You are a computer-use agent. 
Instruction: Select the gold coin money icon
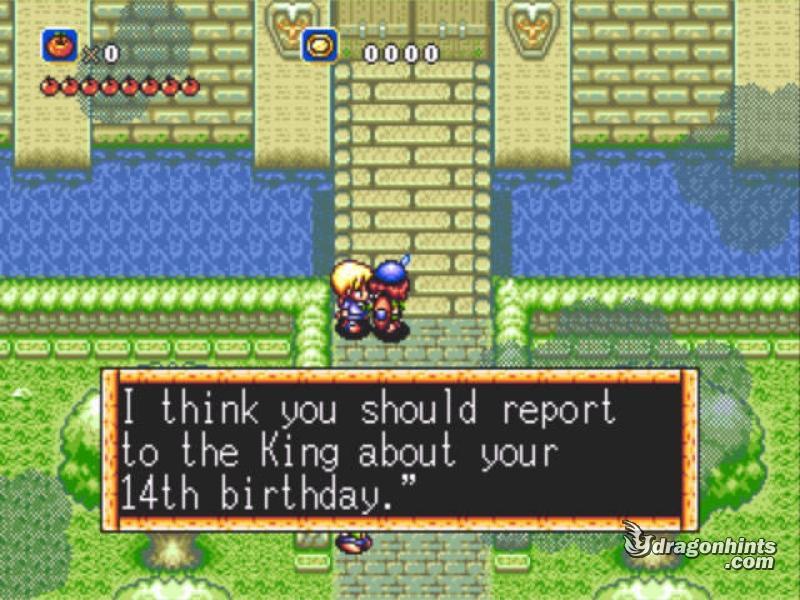pyautogui.click(x=320, y=46)
